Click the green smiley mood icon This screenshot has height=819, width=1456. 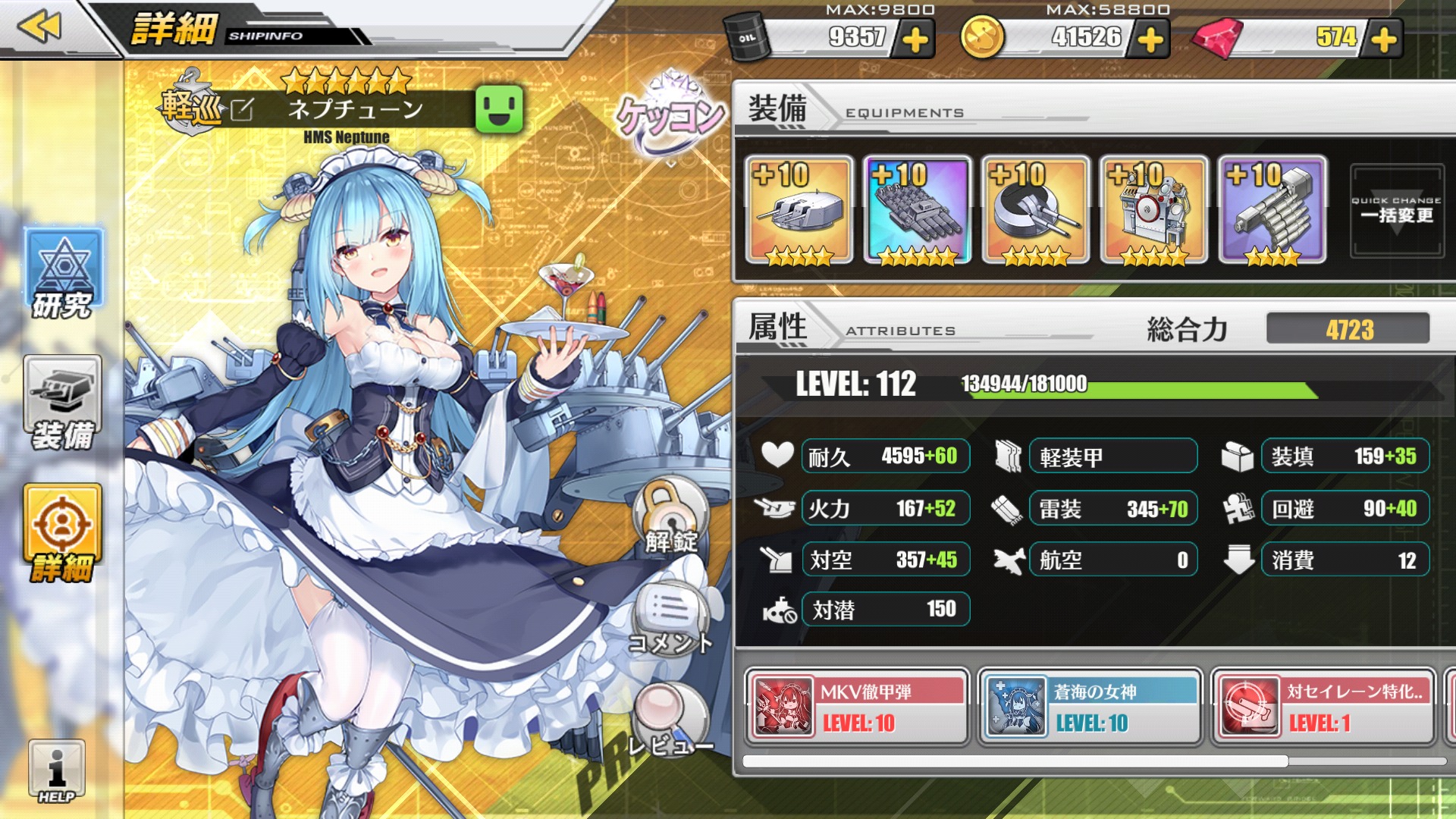point(499,109)
